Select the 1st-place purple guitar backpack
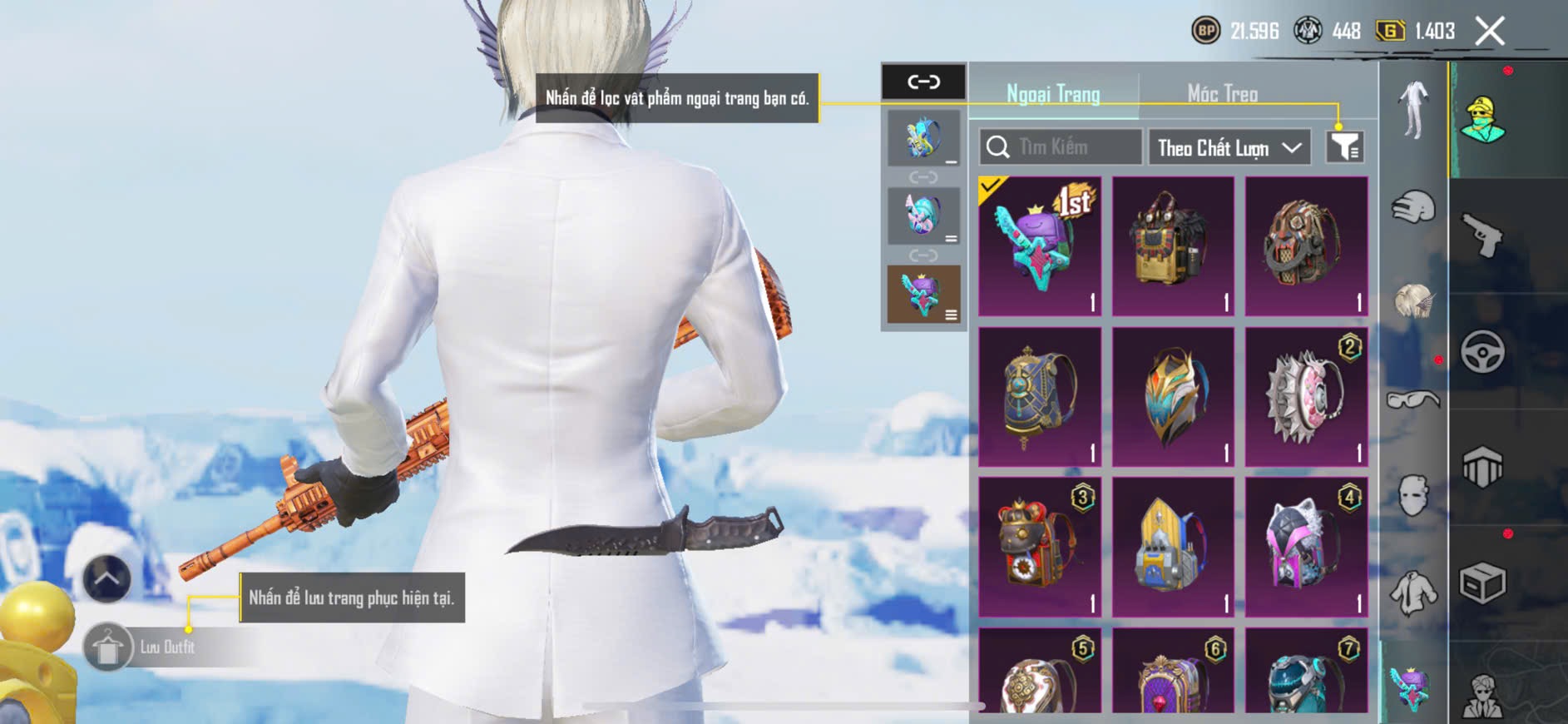 pos(1040,246)
